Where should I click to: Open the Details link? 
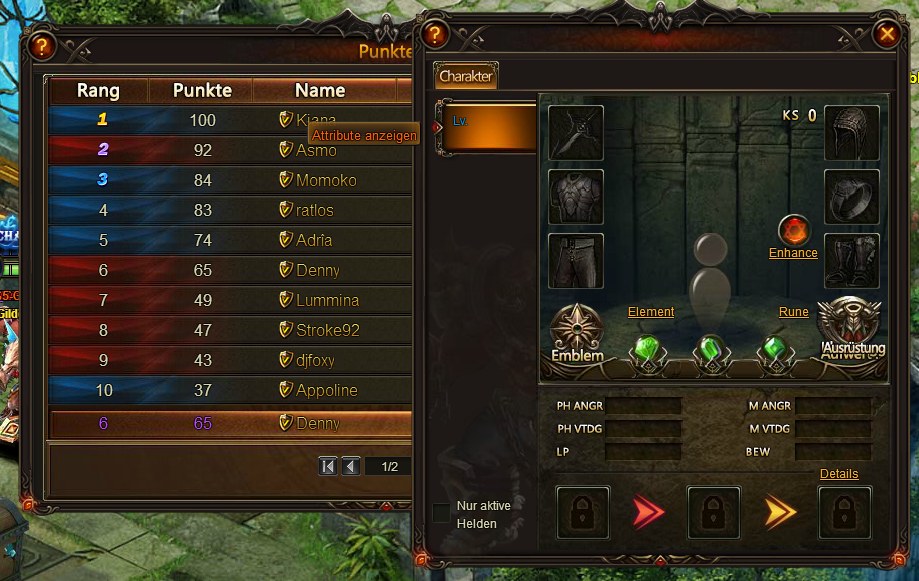click(x=838, y=474)
